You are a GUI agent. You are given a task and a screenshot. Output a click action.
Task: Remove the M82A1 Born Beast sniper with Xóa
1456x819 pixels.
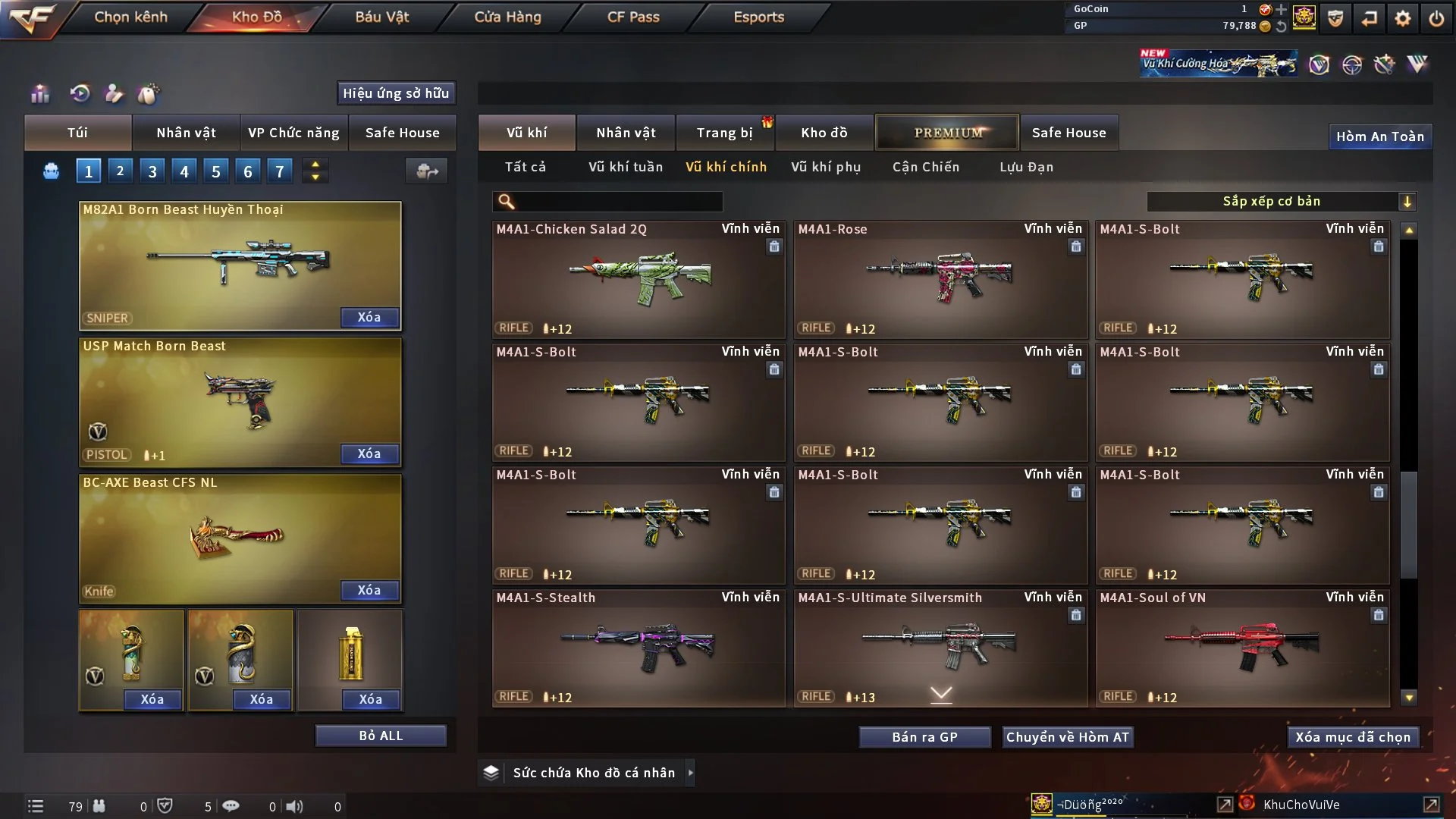pos(369,317)
